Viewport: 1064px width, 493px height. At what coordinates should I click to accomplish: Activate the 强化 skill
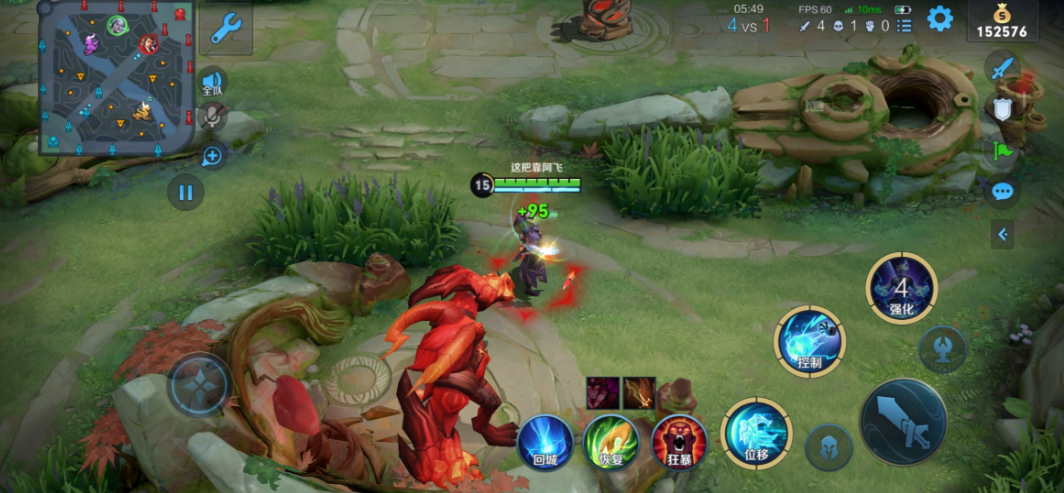pyautogui.click(x=901, y=288)
